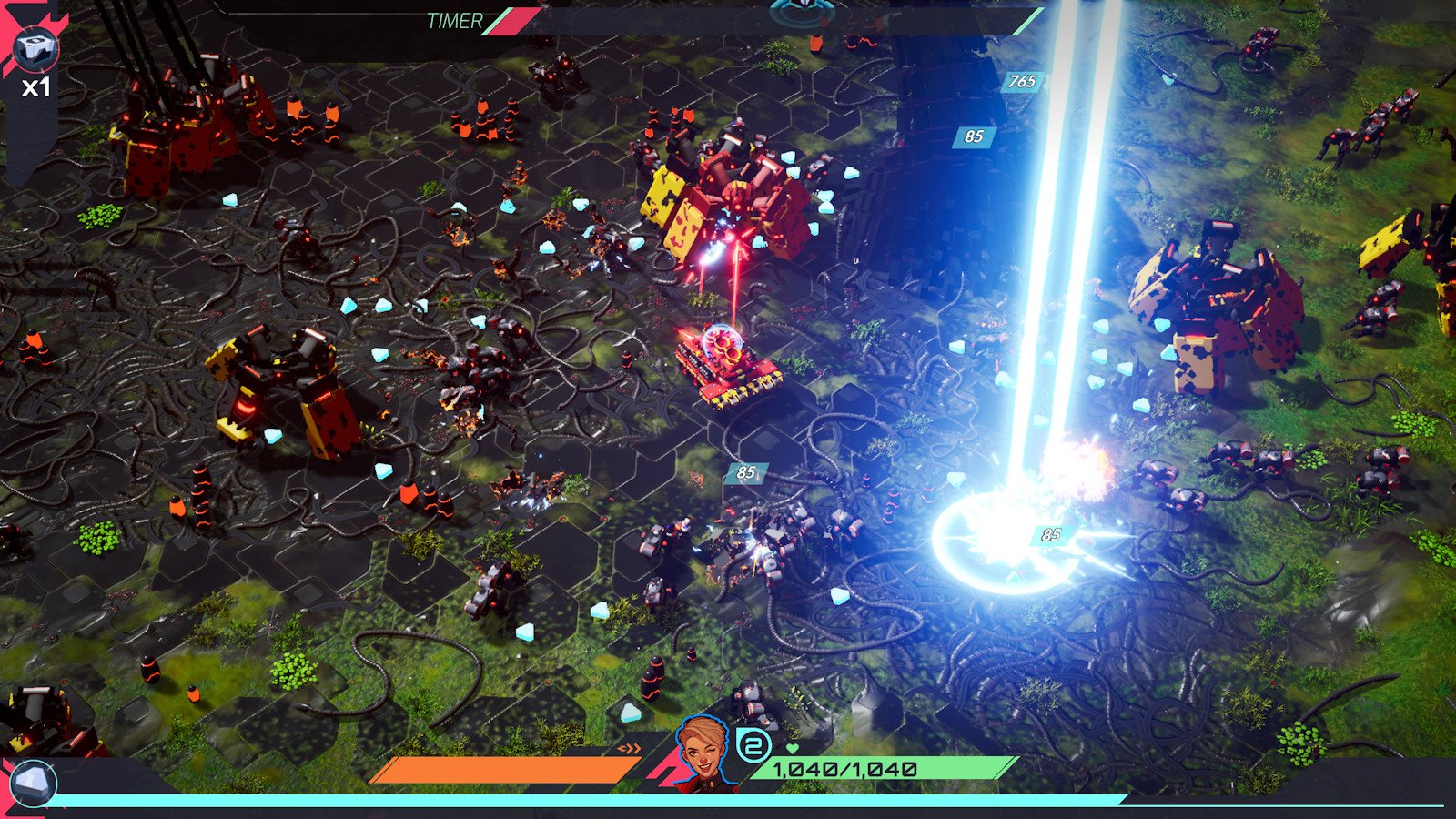Click the crystal icon beside the experience bar
The image size is (1456, 819).
click(x=34, y=783)
